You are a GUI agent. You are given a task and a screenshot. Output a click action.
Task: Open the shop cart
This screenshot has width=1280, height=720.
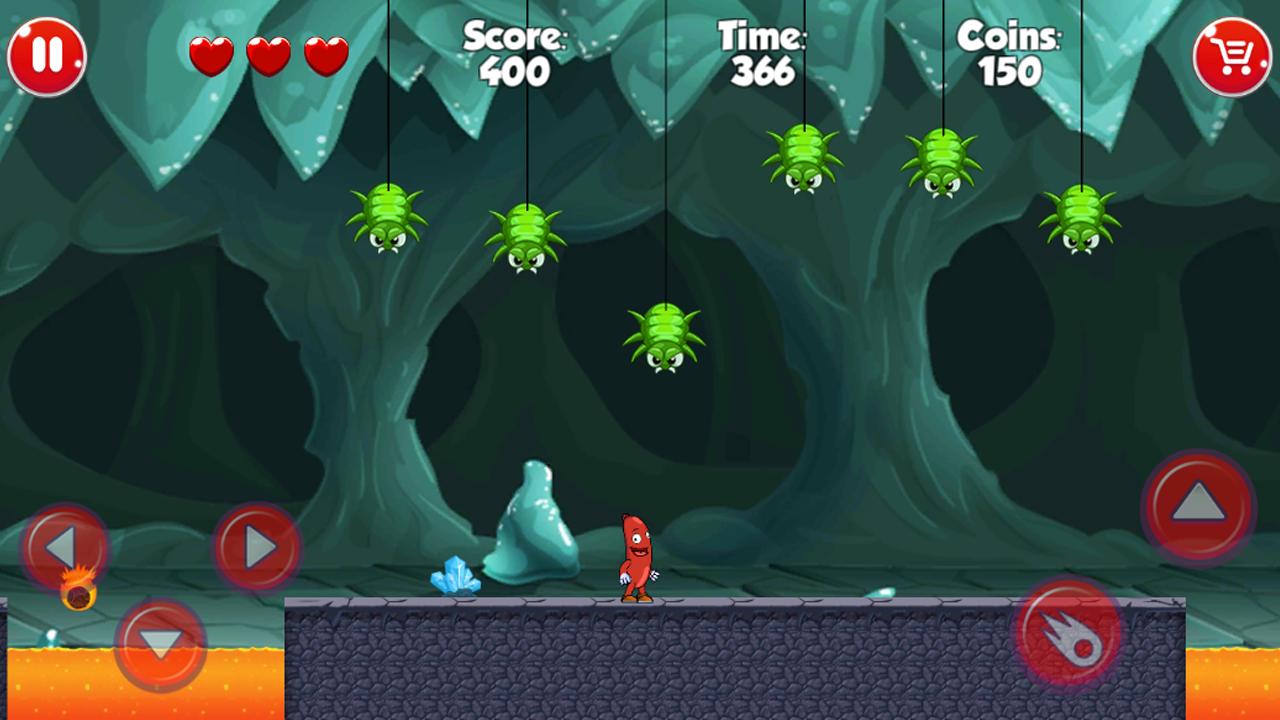point(1233,55)
